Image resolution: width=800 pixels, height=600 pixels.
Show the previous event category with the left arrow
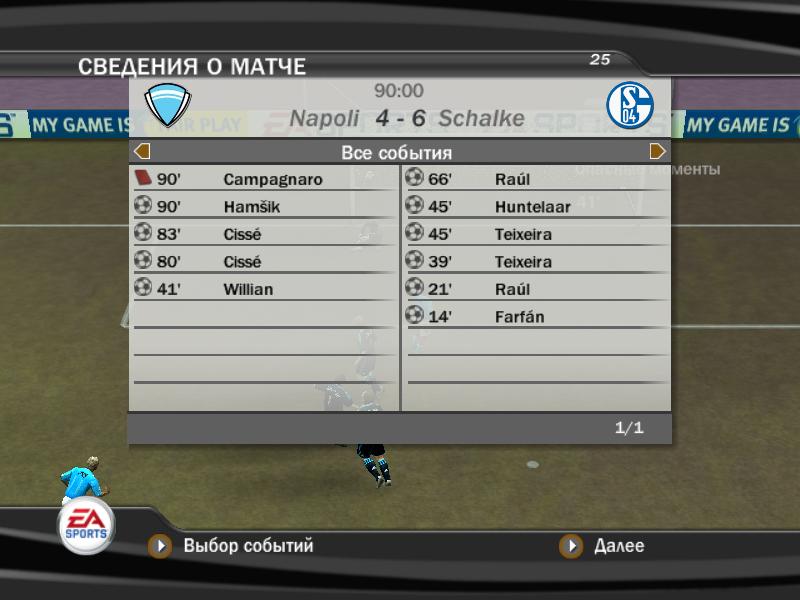142,152
